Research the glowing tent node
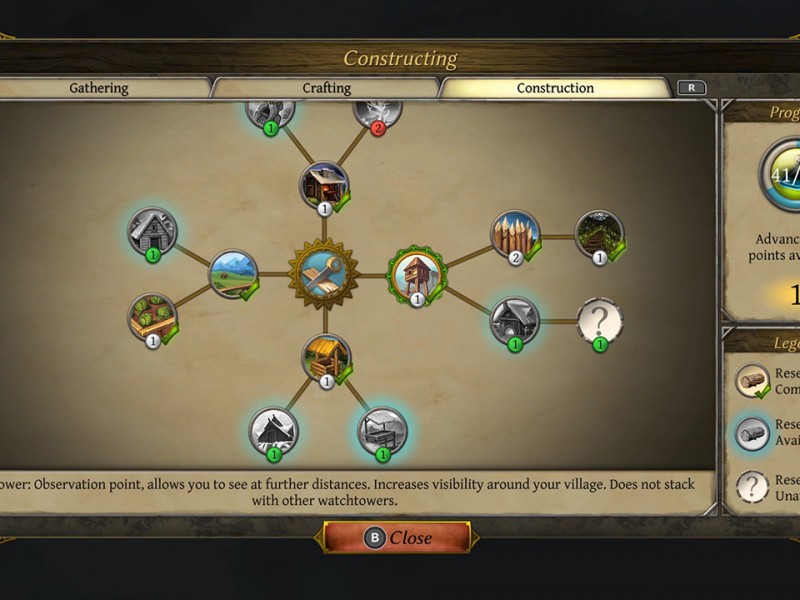 pos(273,432)
